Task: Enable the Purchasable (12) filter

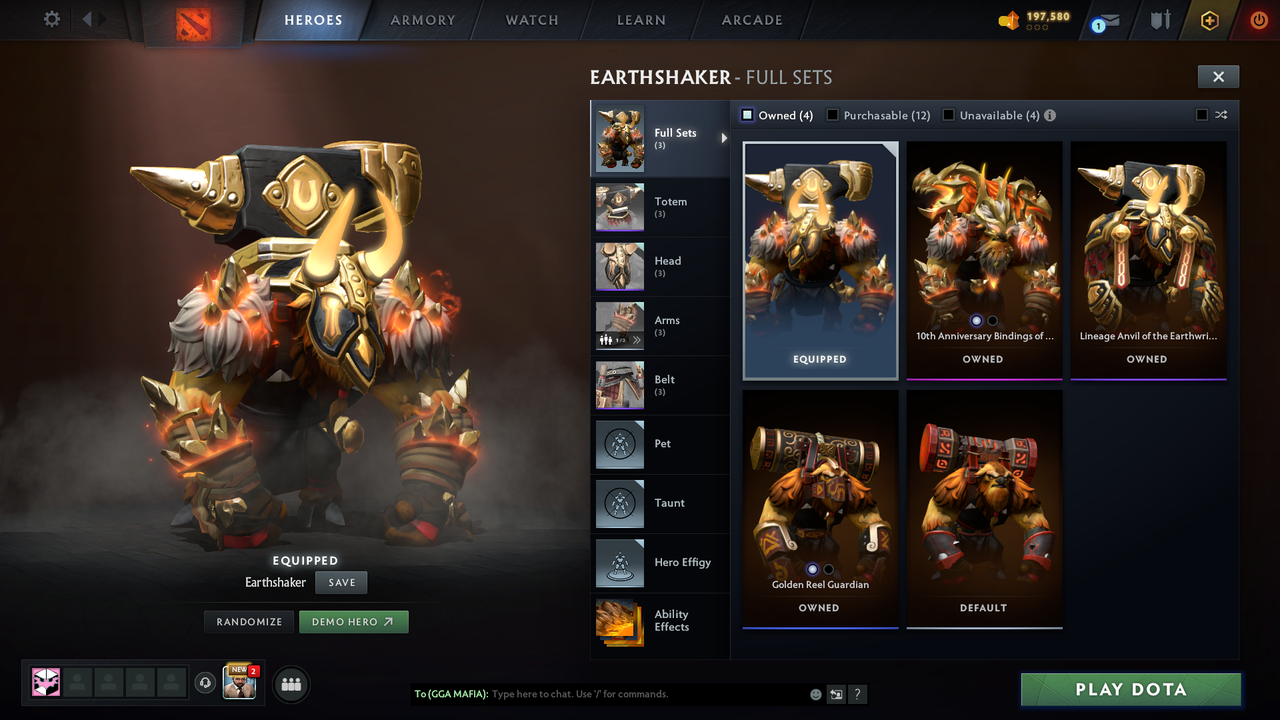Action: tap(833, 115)
